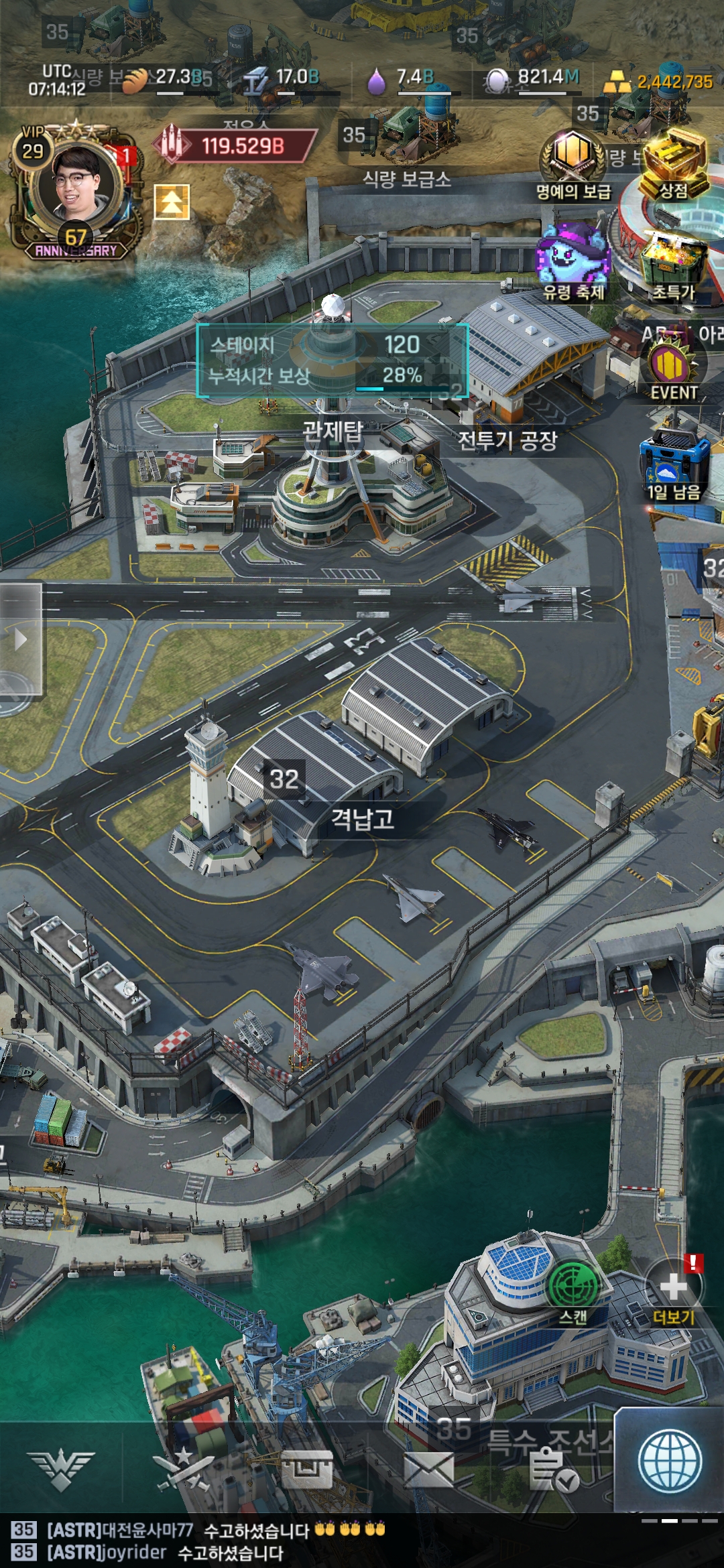Click the yellow double-arrow upgrade icon
Viewport: 724px width, 1568px height.
(x=172, y=202)
